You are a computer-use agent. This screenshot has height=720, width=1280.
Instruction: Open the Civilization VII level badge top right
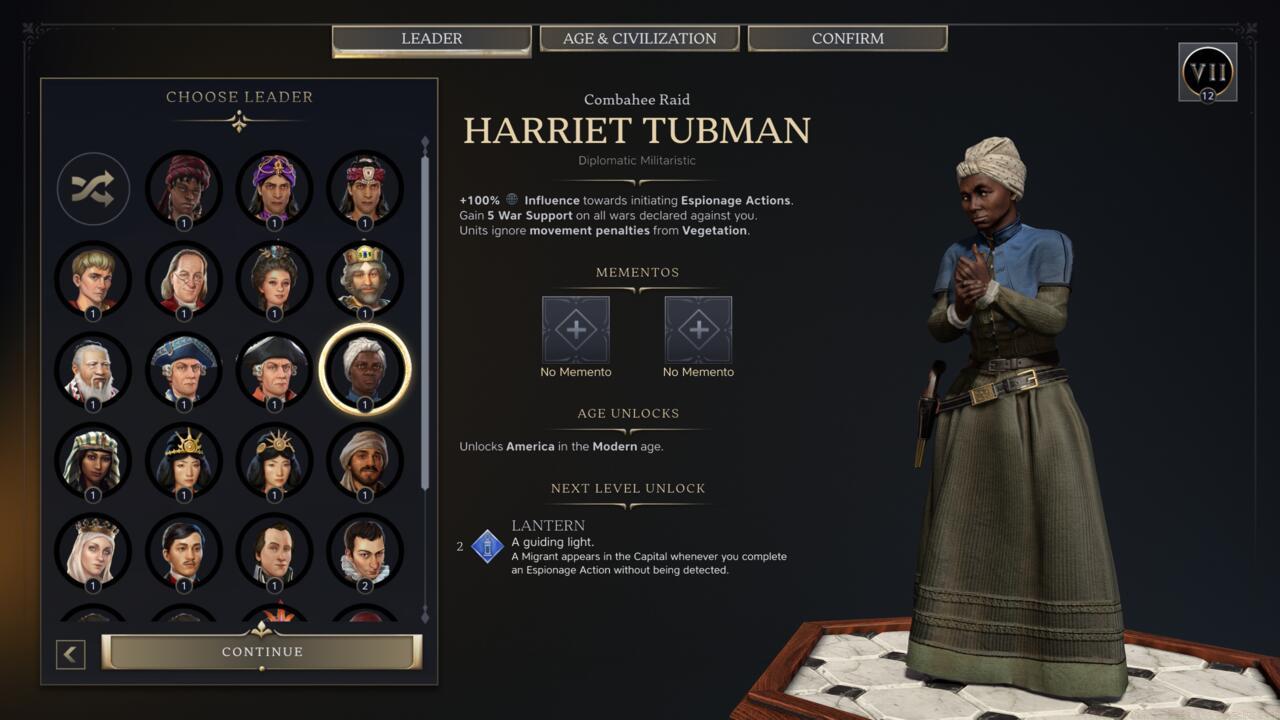click(1209, 71)
